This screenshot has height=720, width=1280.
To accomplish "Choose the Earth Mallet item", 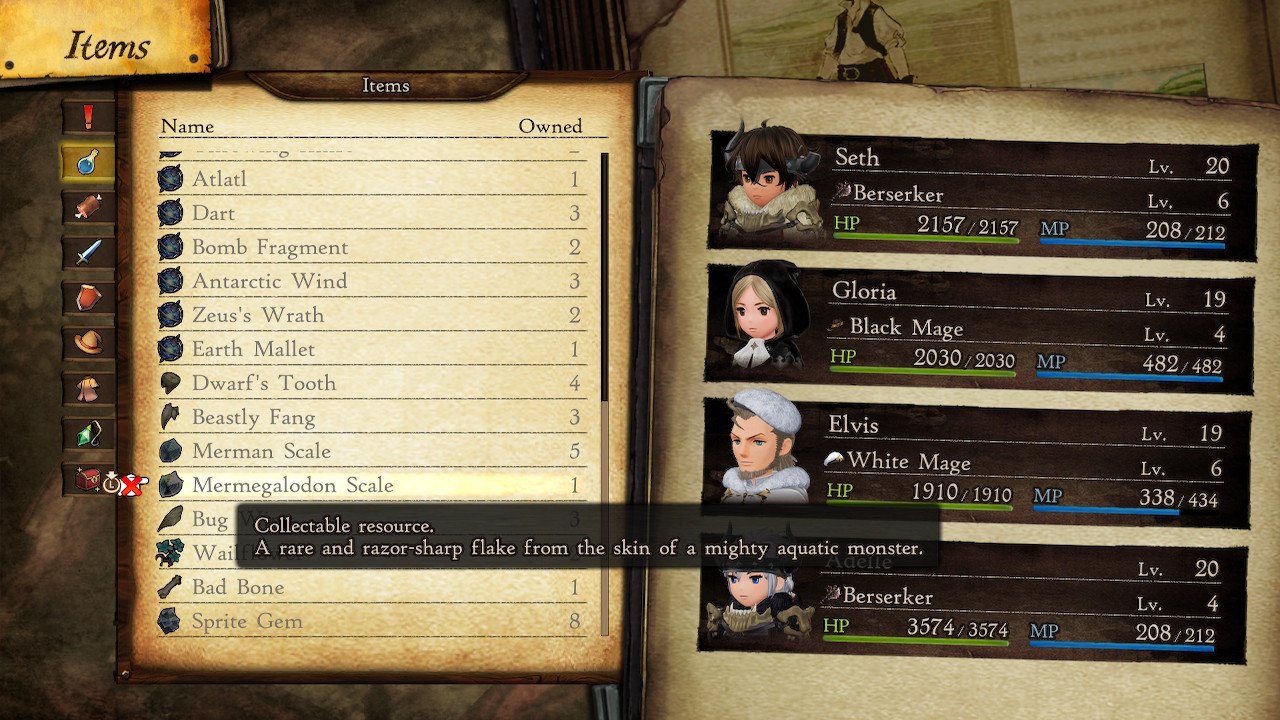I will point(370,350).
